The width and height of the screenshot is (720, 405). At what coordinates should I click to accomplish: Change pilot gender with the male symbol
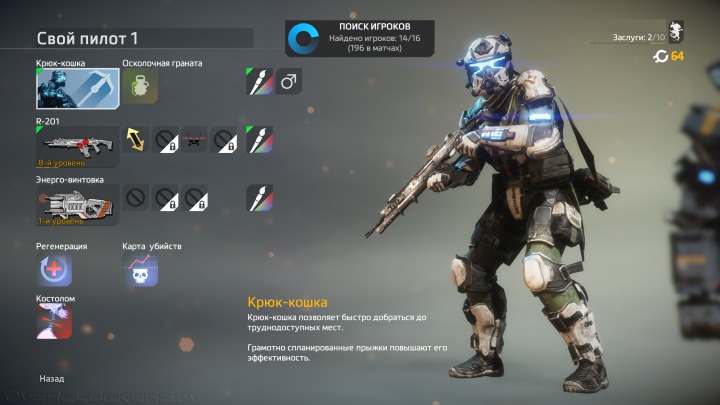coord(289,81)
